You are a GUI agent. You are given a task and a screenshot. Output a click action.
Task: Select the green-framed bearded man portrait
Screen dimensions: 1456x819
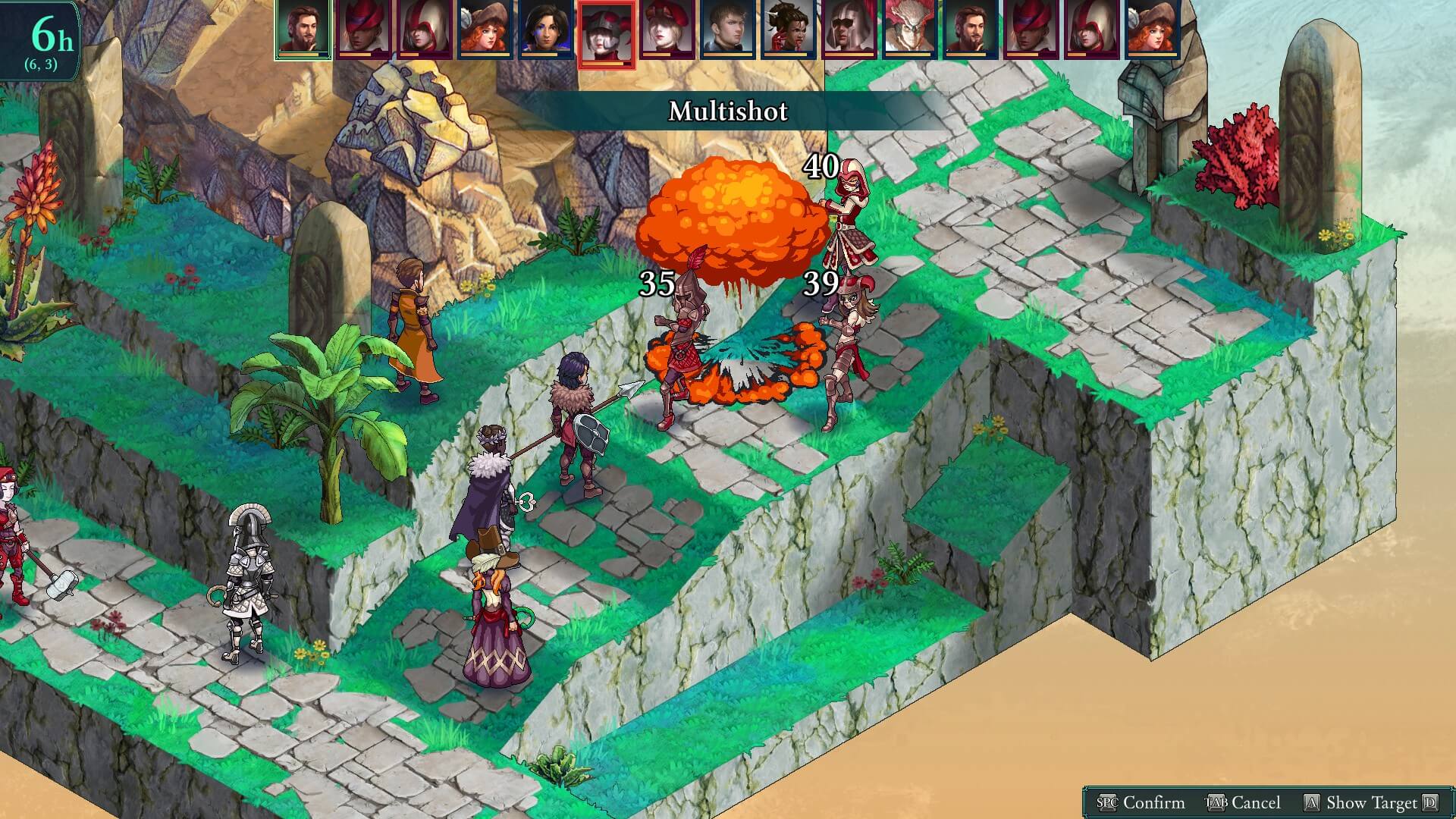click(x=303, y=29)
